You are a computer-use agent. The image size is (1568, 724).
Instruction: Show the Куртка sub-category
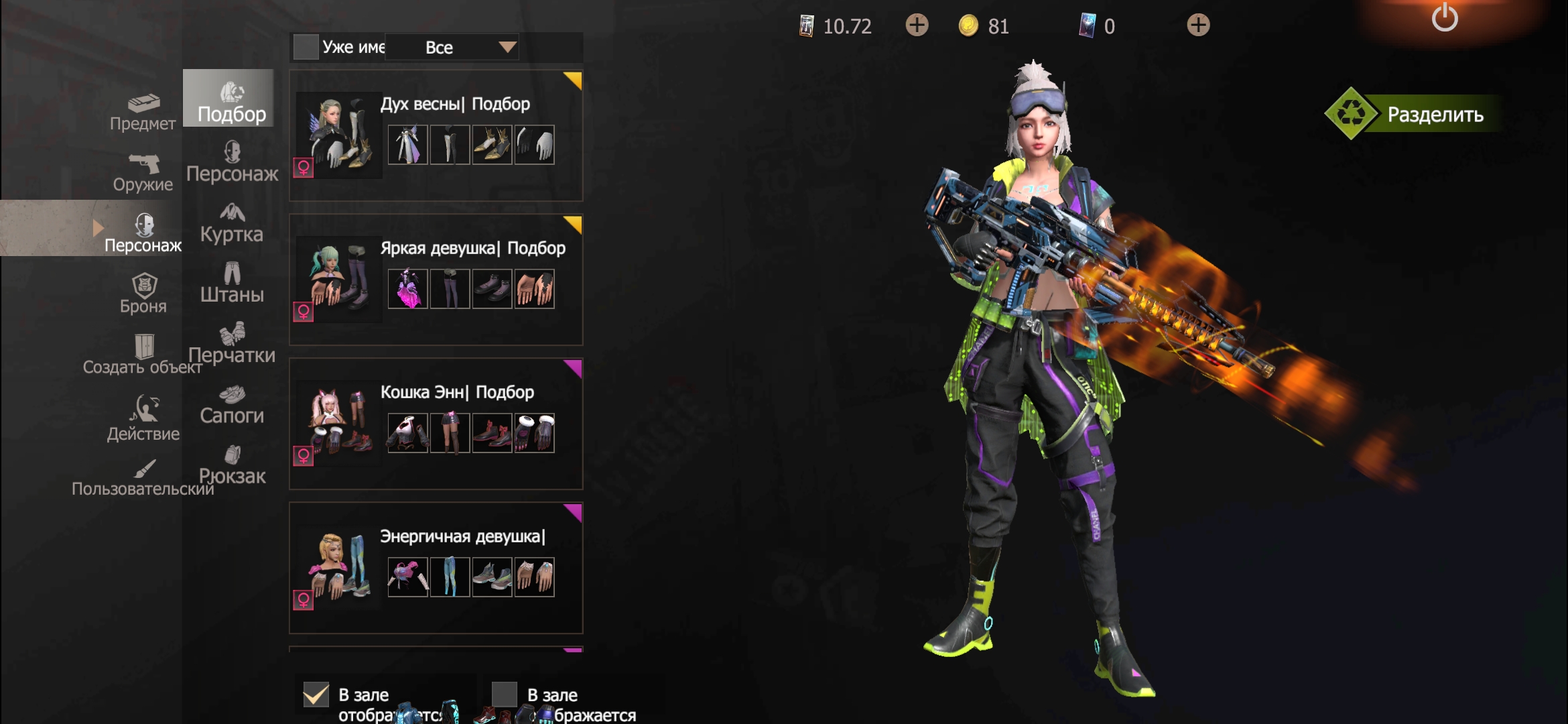[232, 223]
